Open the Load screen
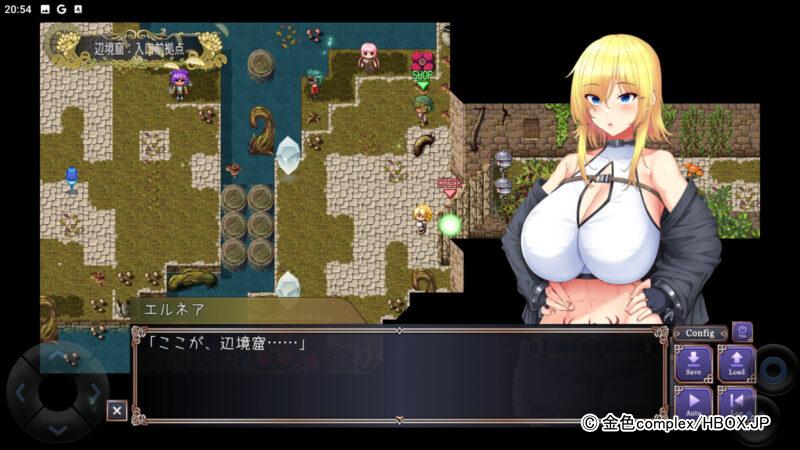Screen dimensions: 800x450 (736, 363)
